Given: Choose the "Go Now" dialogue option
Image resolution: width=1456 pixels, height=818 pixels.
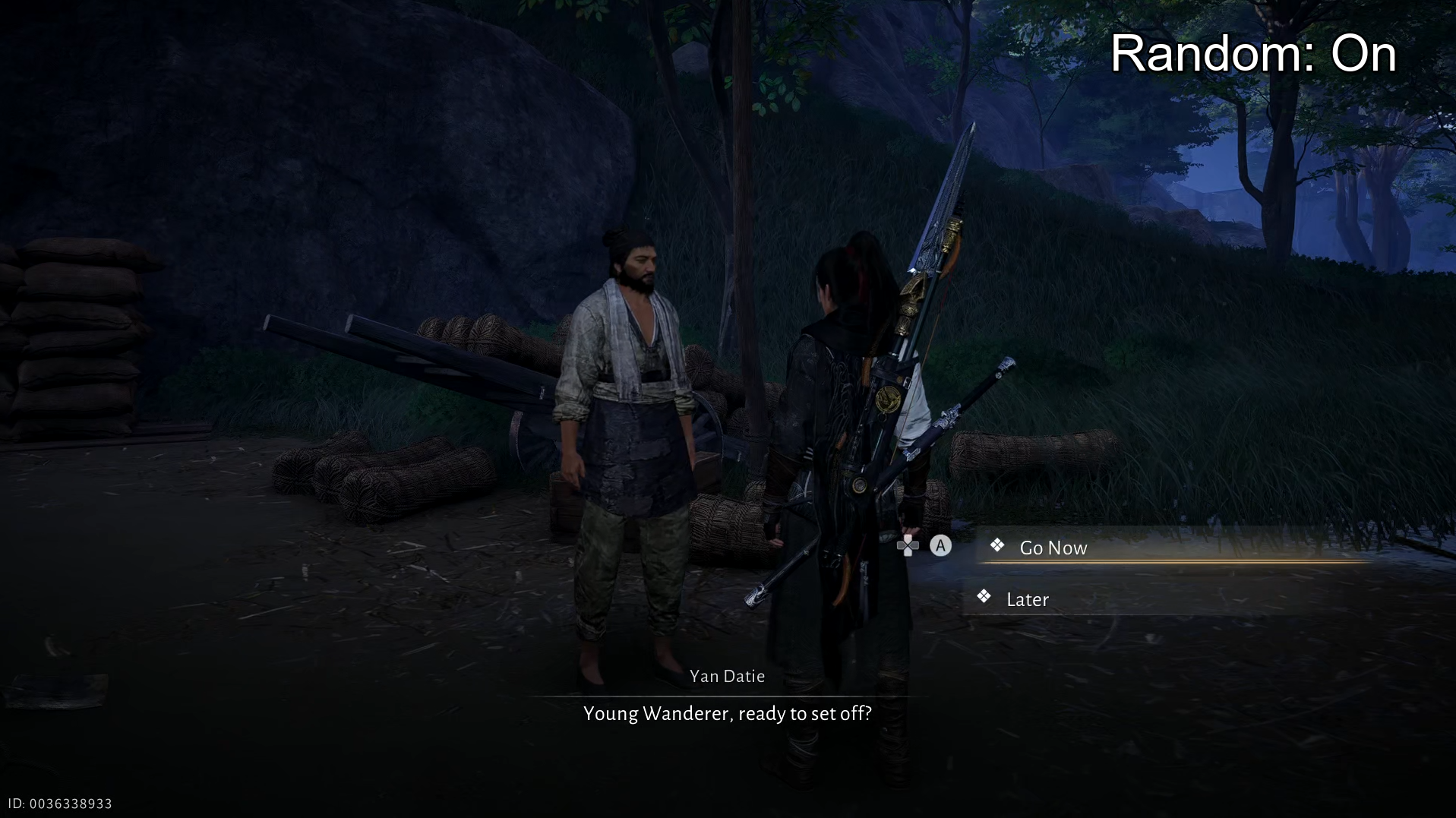Looking at the screenshot, I should click(x=1053, y=548).
